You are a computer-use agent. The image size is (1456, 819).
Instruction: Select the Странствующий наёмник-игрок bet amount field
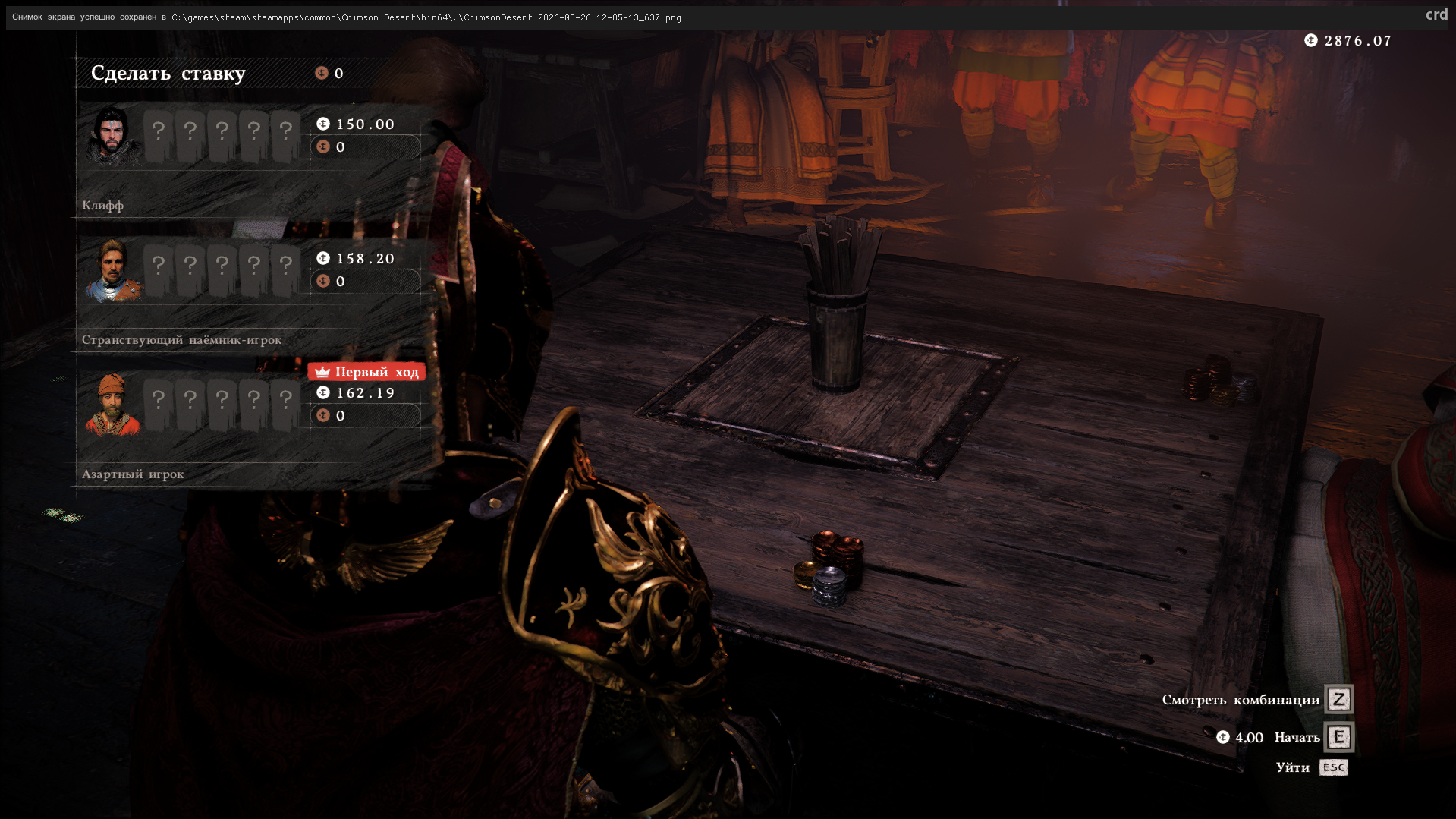366,282
